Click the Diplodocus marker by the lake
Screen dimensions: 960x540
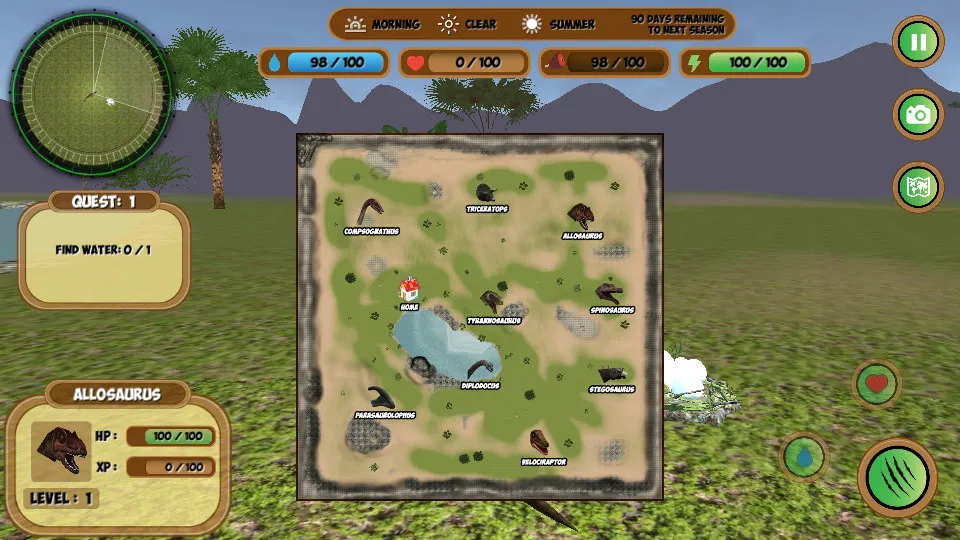pos(482,369)
